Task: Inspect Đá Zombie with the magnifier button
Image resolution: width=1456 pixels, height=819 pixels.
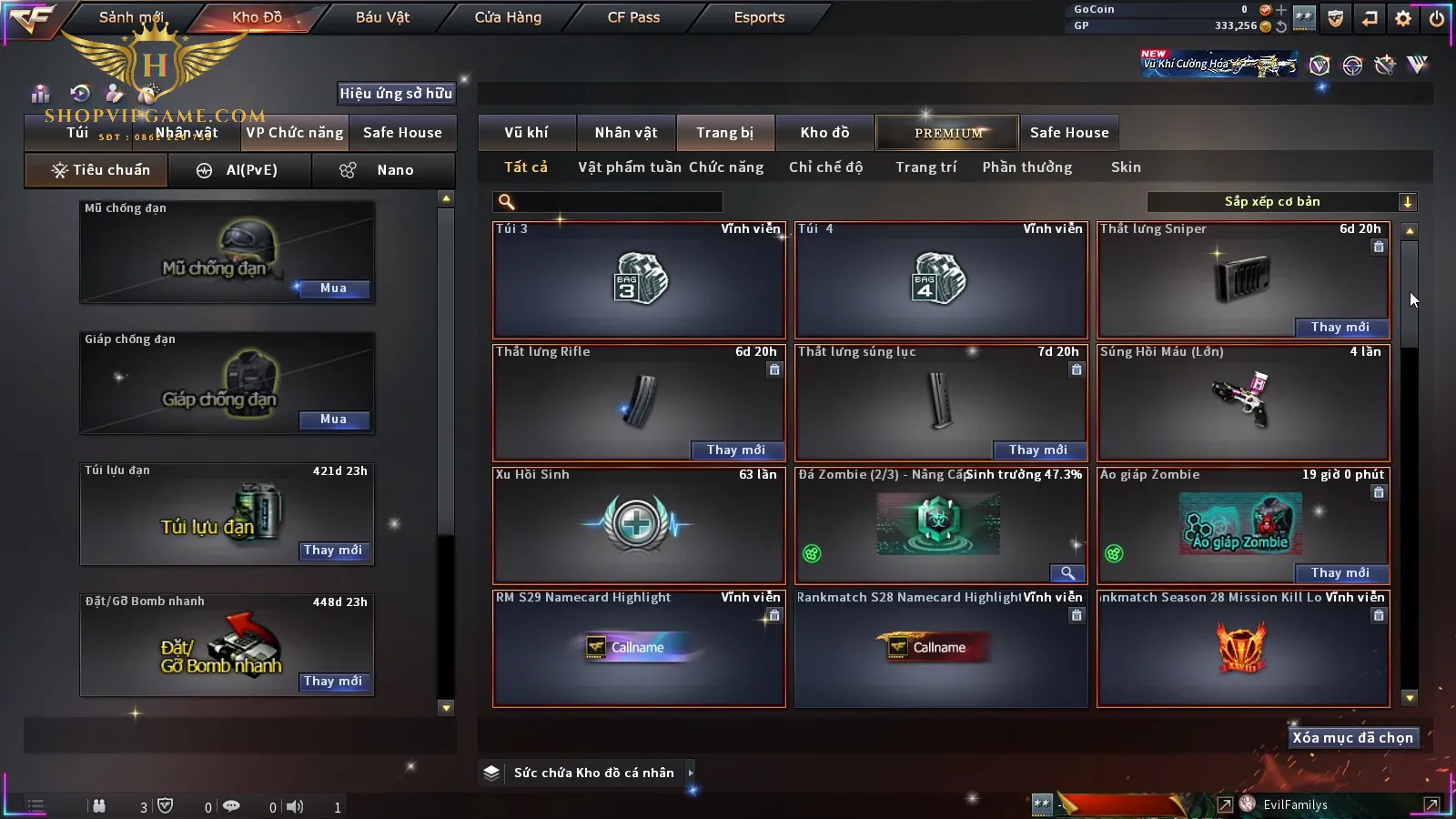Action: 1067,573
